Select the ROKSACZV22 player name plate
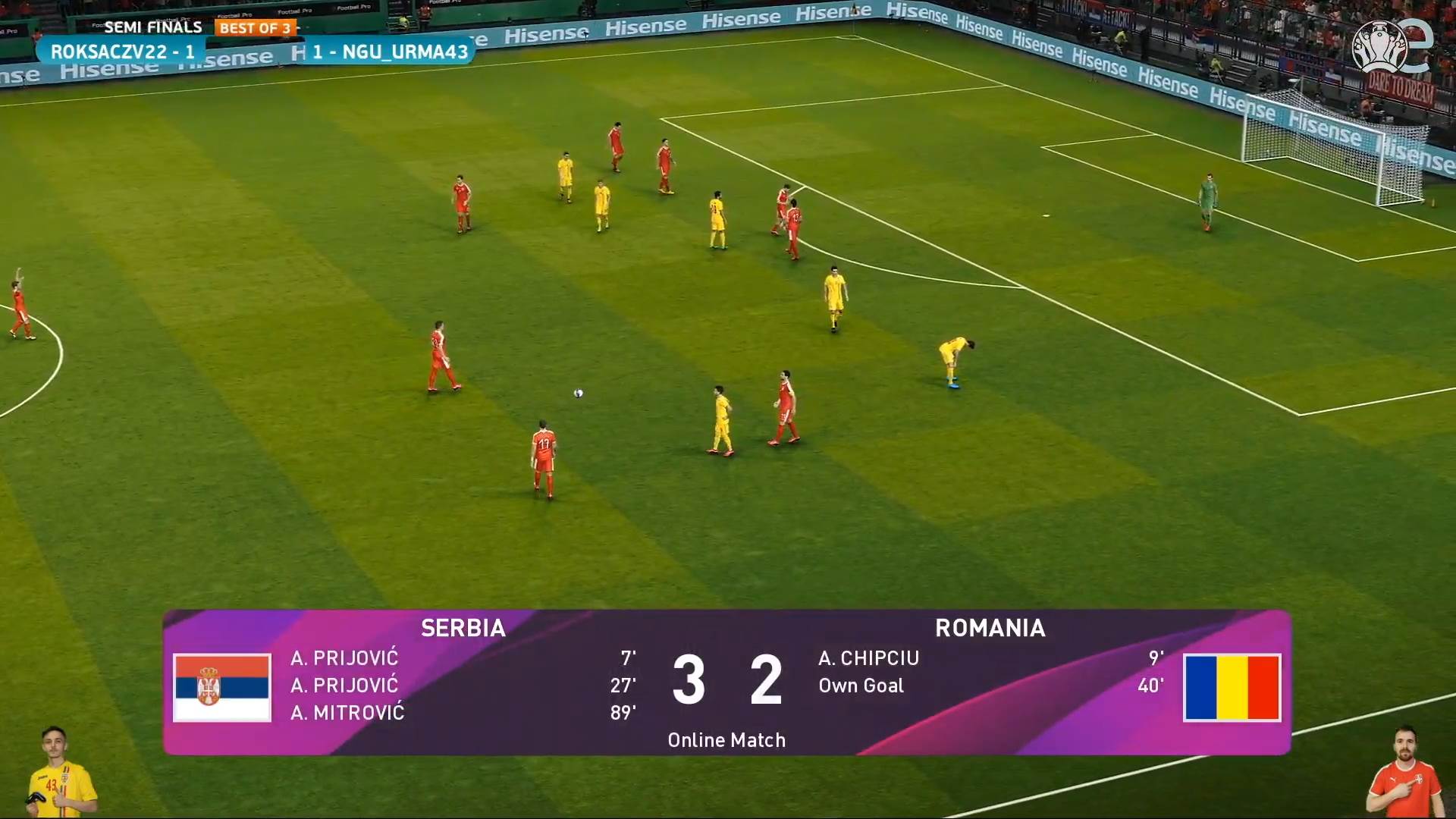 pos(122,52)
